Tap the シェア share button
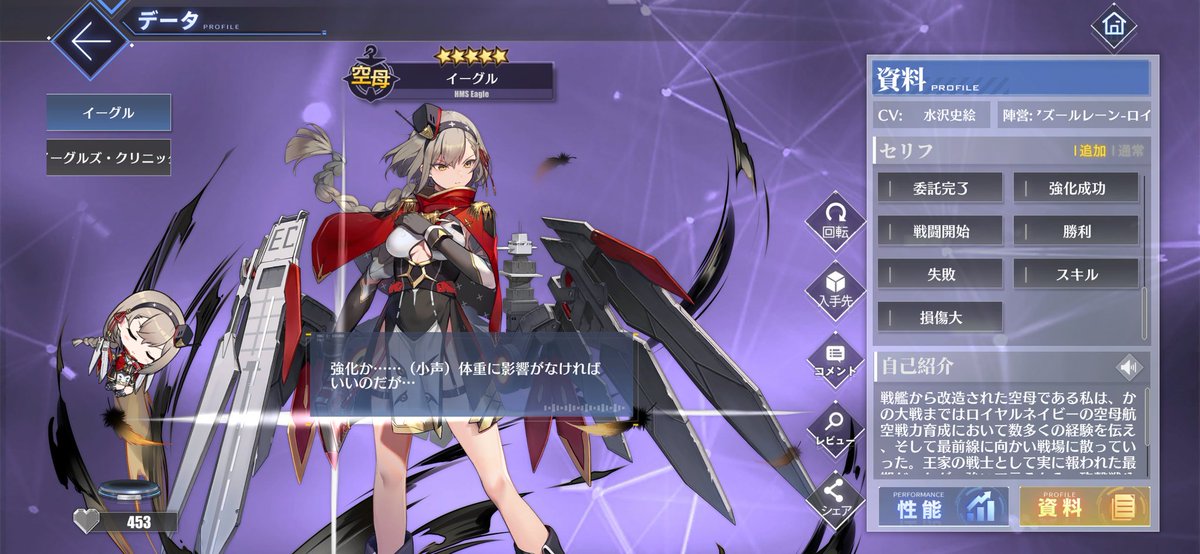The image size is (1200, 554). click(835, 498)
